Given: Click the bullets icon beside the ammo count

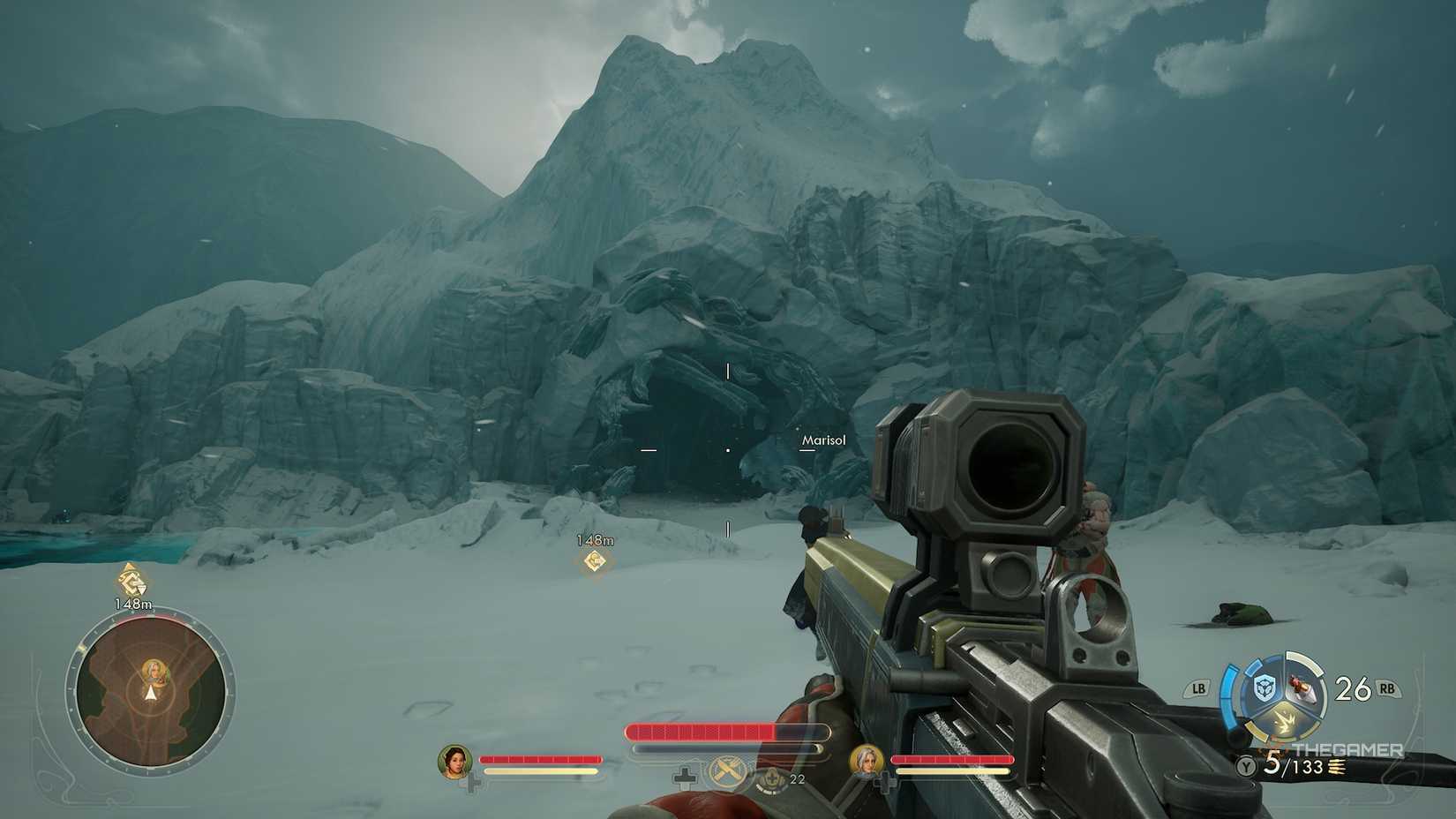Looking at the screenshot, I should coord(1336,768).
